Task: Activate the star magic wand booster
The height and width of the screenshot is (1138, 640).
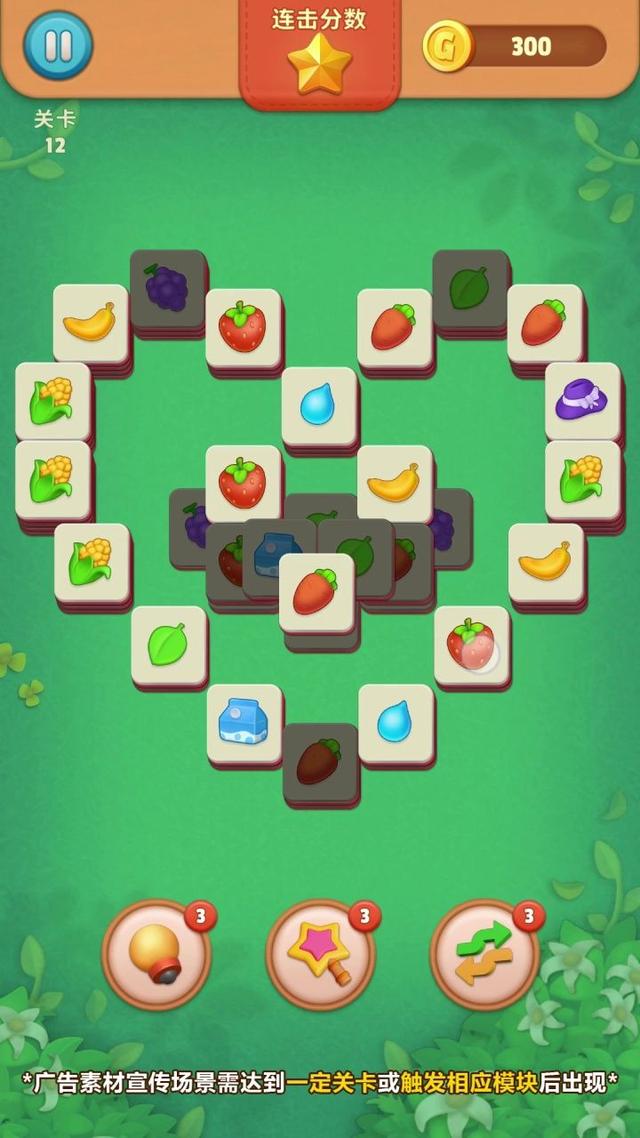Action: (x=321, y=954)
